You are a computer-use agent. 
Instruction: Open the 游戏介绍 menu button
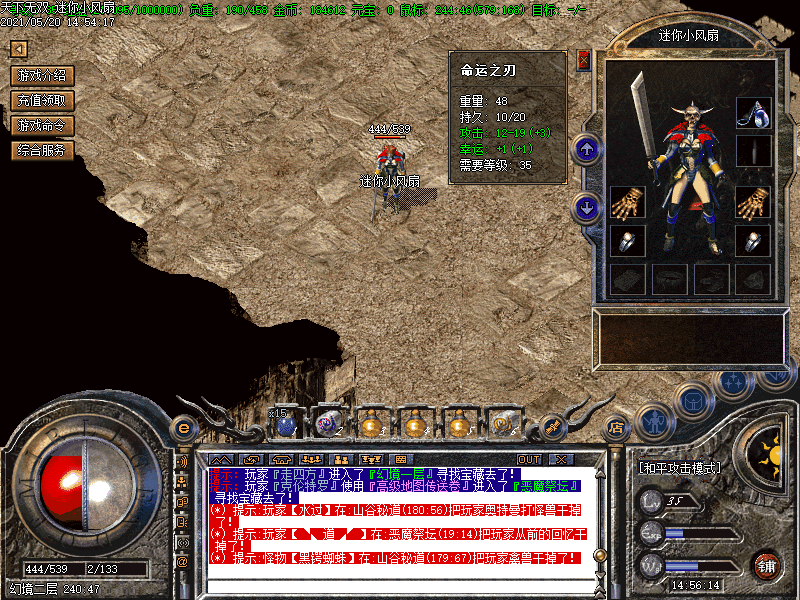point(42,75)
